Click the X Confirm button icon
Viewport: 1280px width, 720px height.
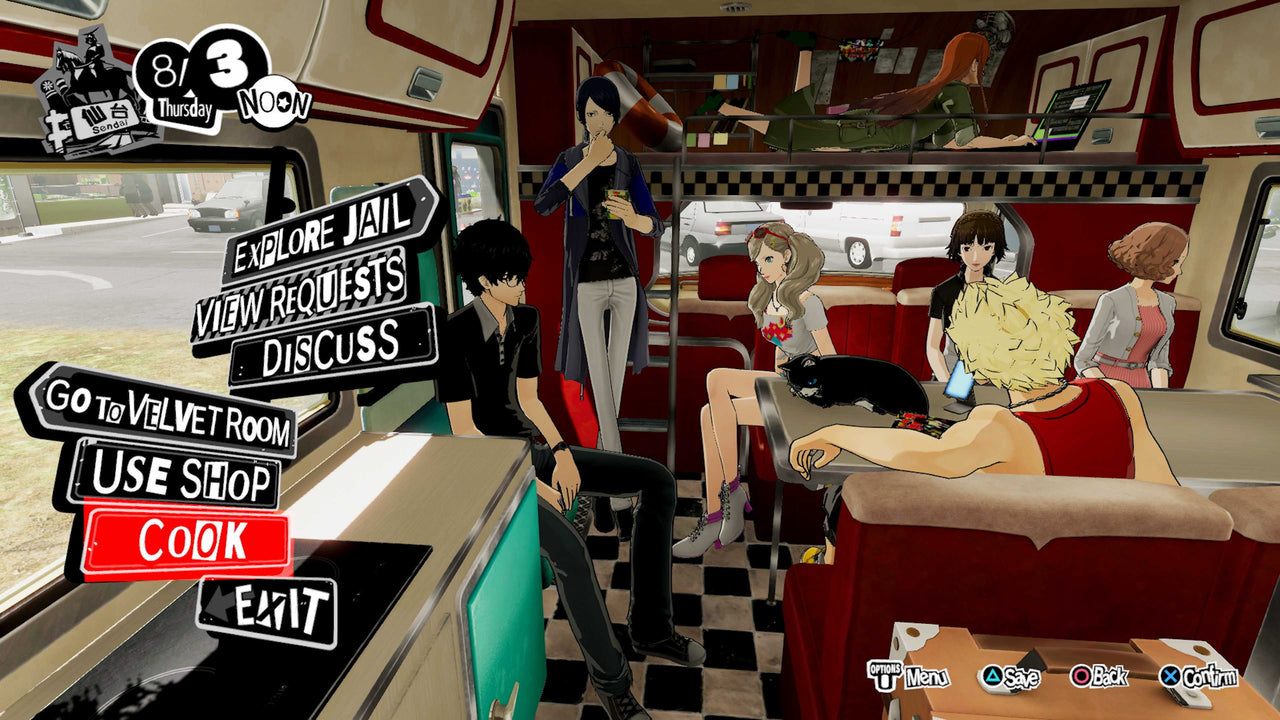[1170, 676]
